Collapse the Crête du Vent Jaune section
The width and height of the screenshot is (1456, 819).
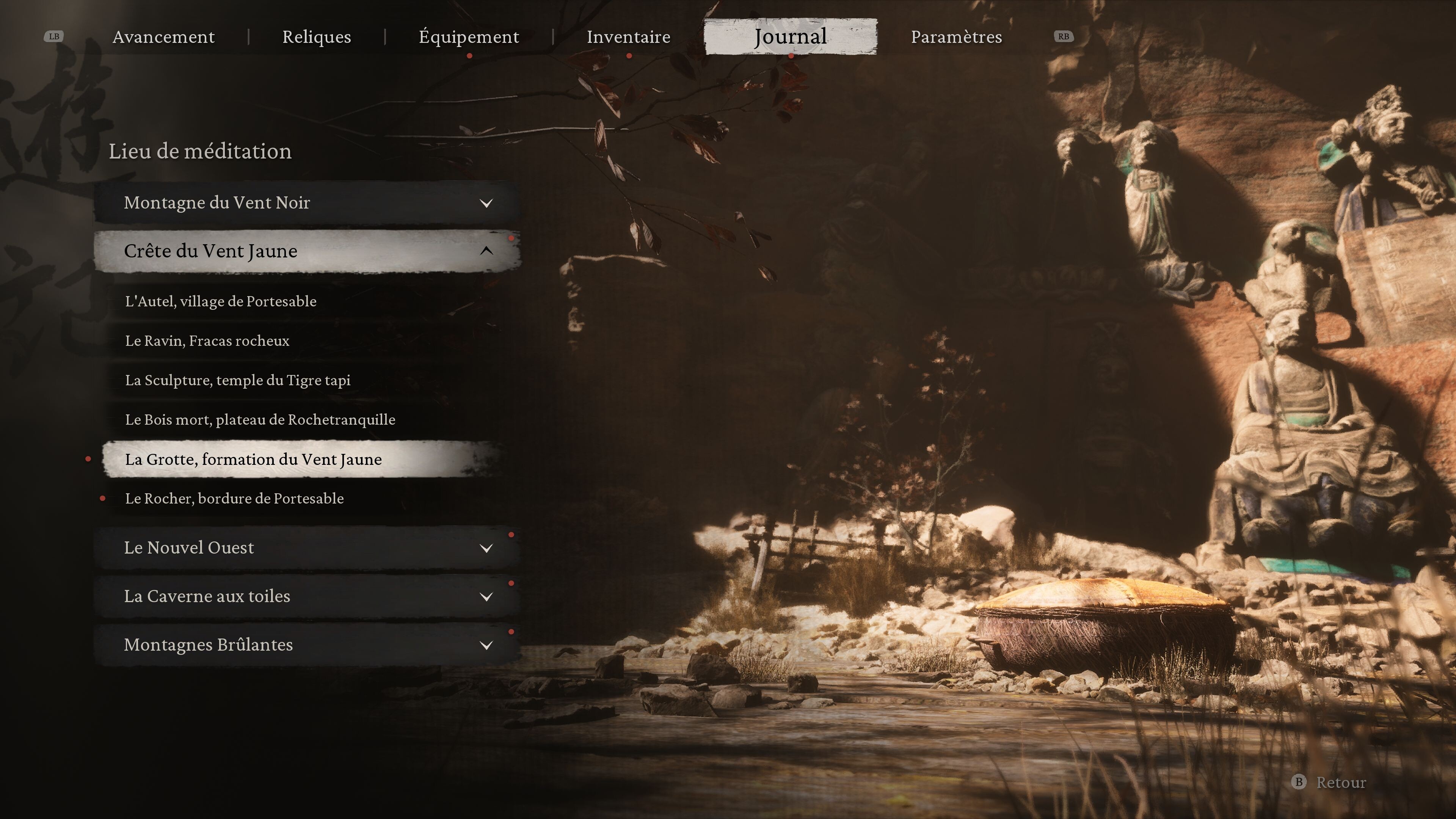pos(307,251)
